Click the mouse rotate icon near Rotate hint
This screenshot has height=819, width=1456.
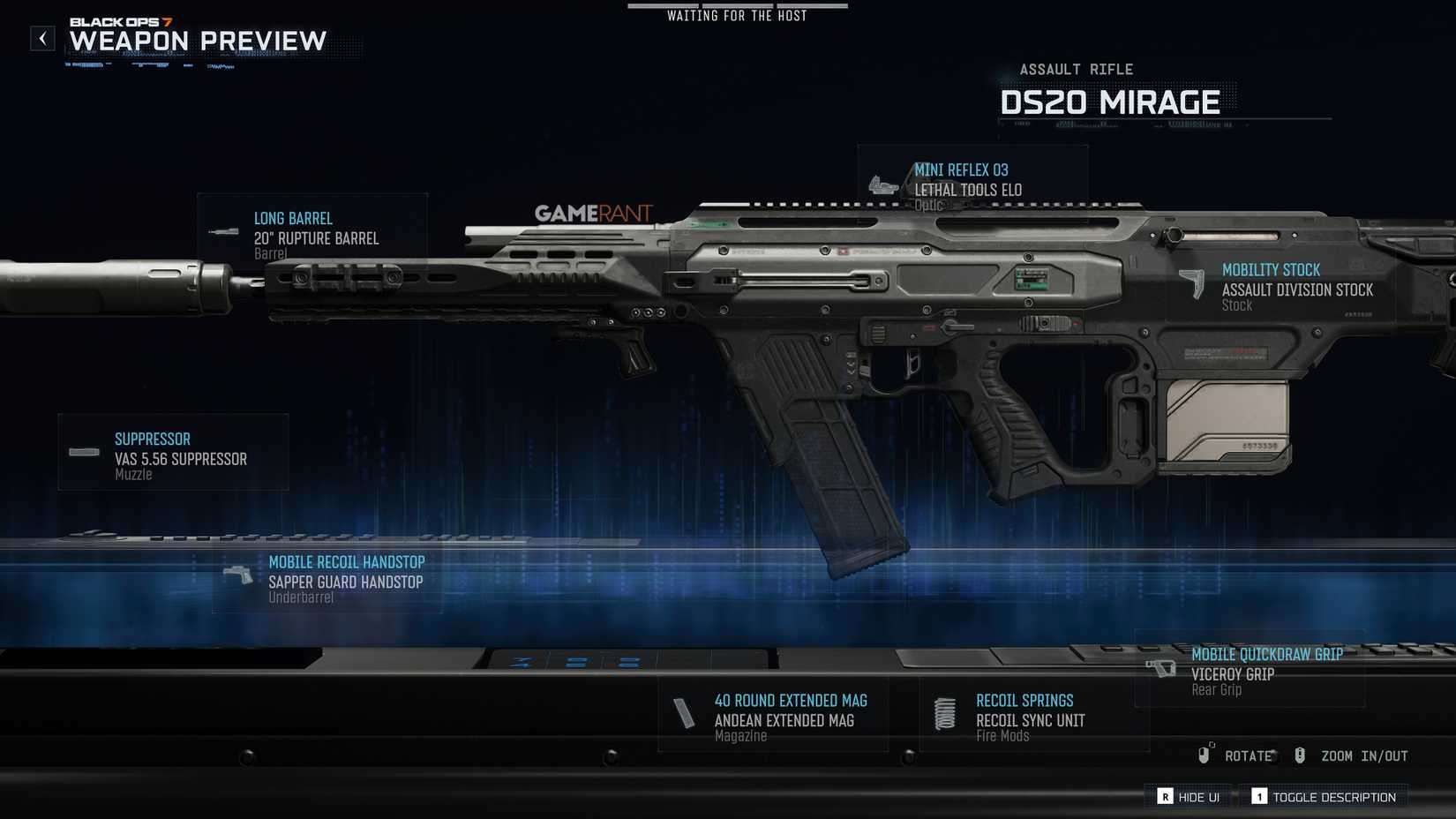tap(1205, 755)
